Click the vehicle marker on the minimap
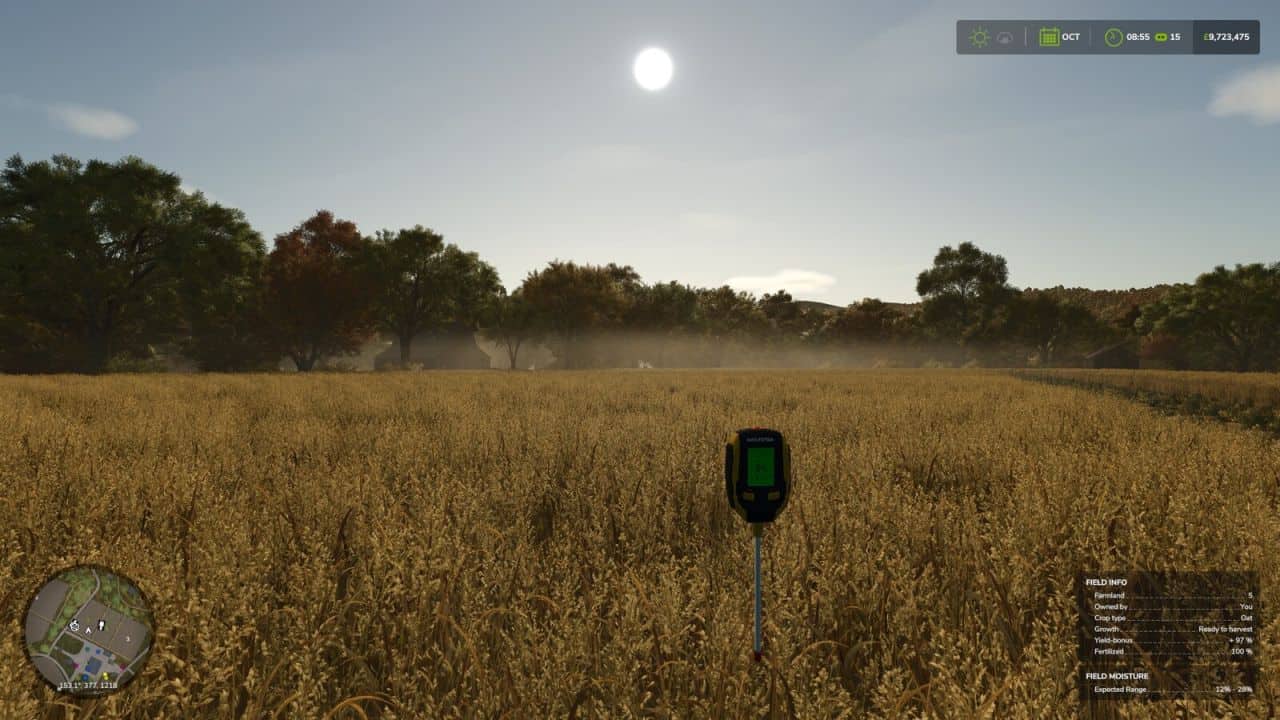Screen dimensions: 1280x720 pos(102,625)
